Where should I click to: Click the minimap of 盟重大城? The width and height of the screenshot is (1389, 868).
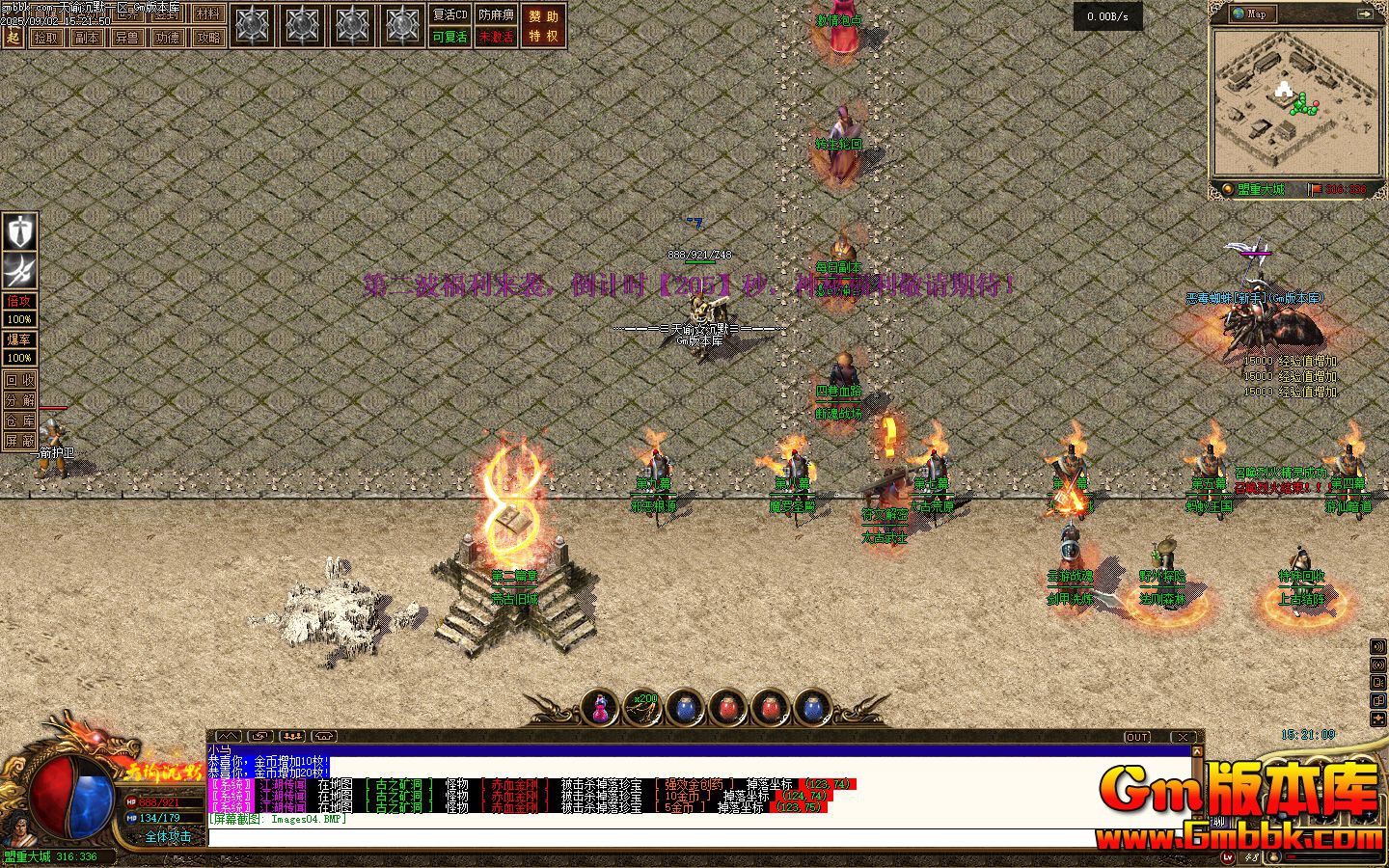(x=1294, y=102)
